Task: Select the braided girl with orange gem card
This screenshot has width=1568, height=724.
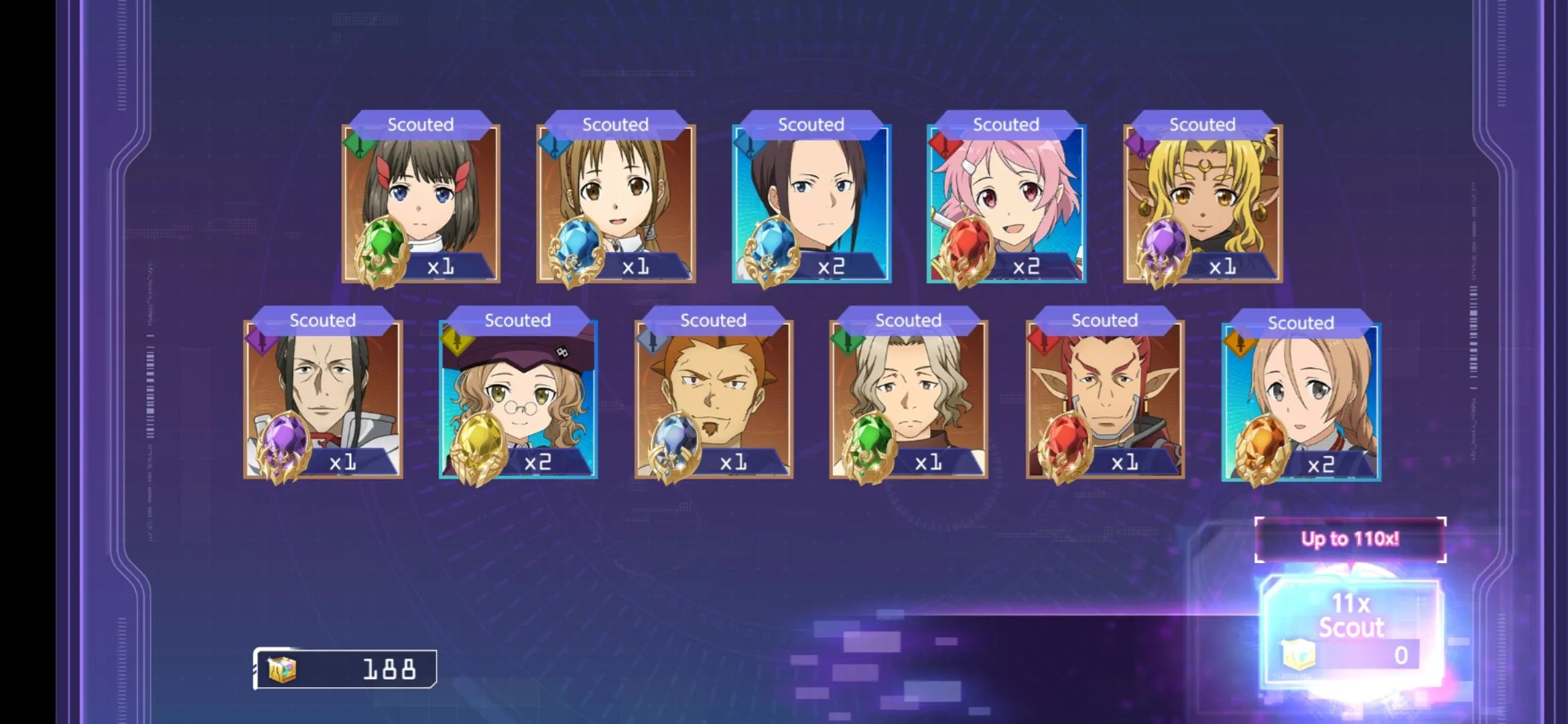Action: point(1301,402)
